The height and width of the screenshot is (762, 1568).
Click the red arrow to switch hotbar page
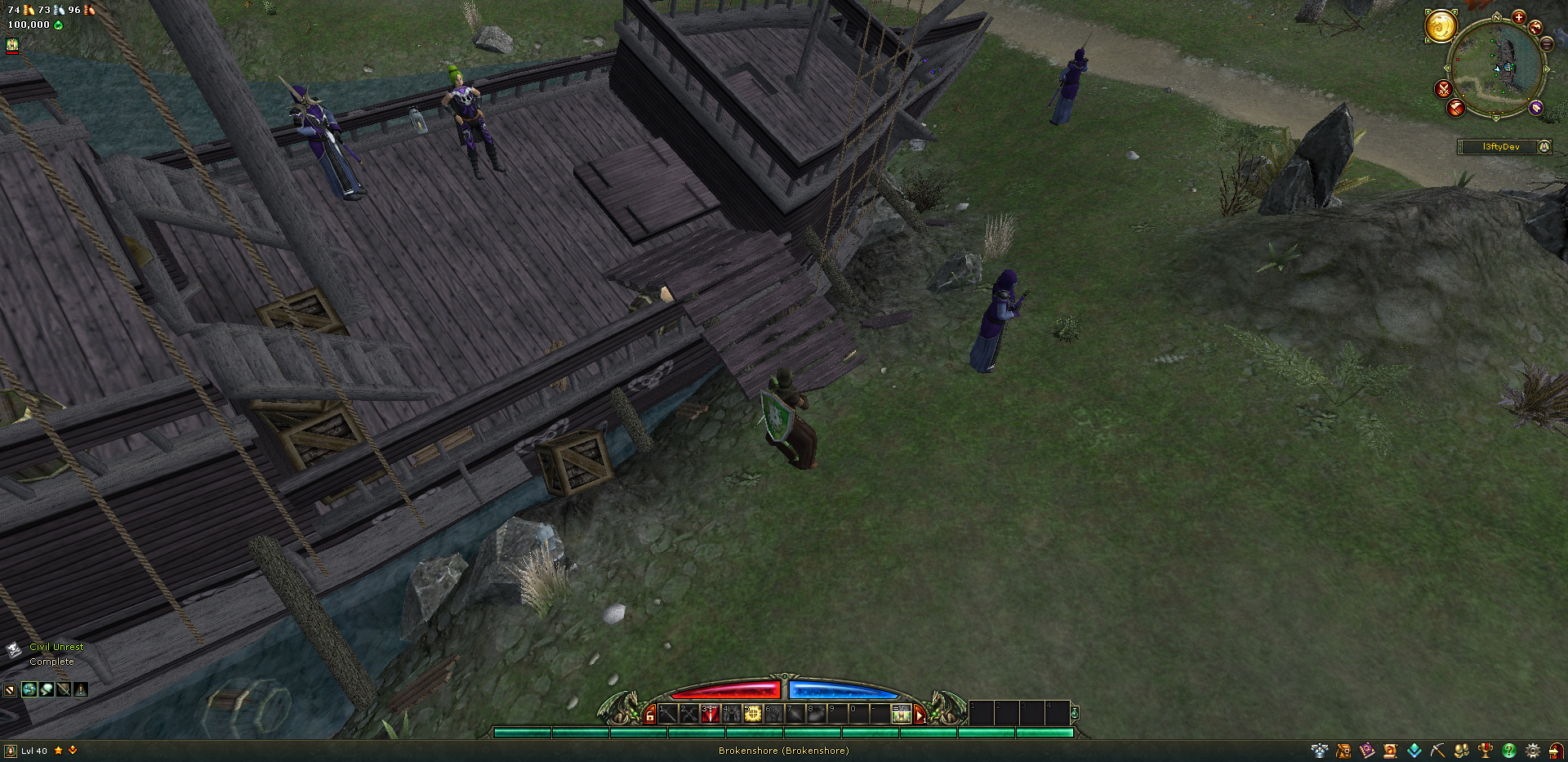tap(920, 715)
